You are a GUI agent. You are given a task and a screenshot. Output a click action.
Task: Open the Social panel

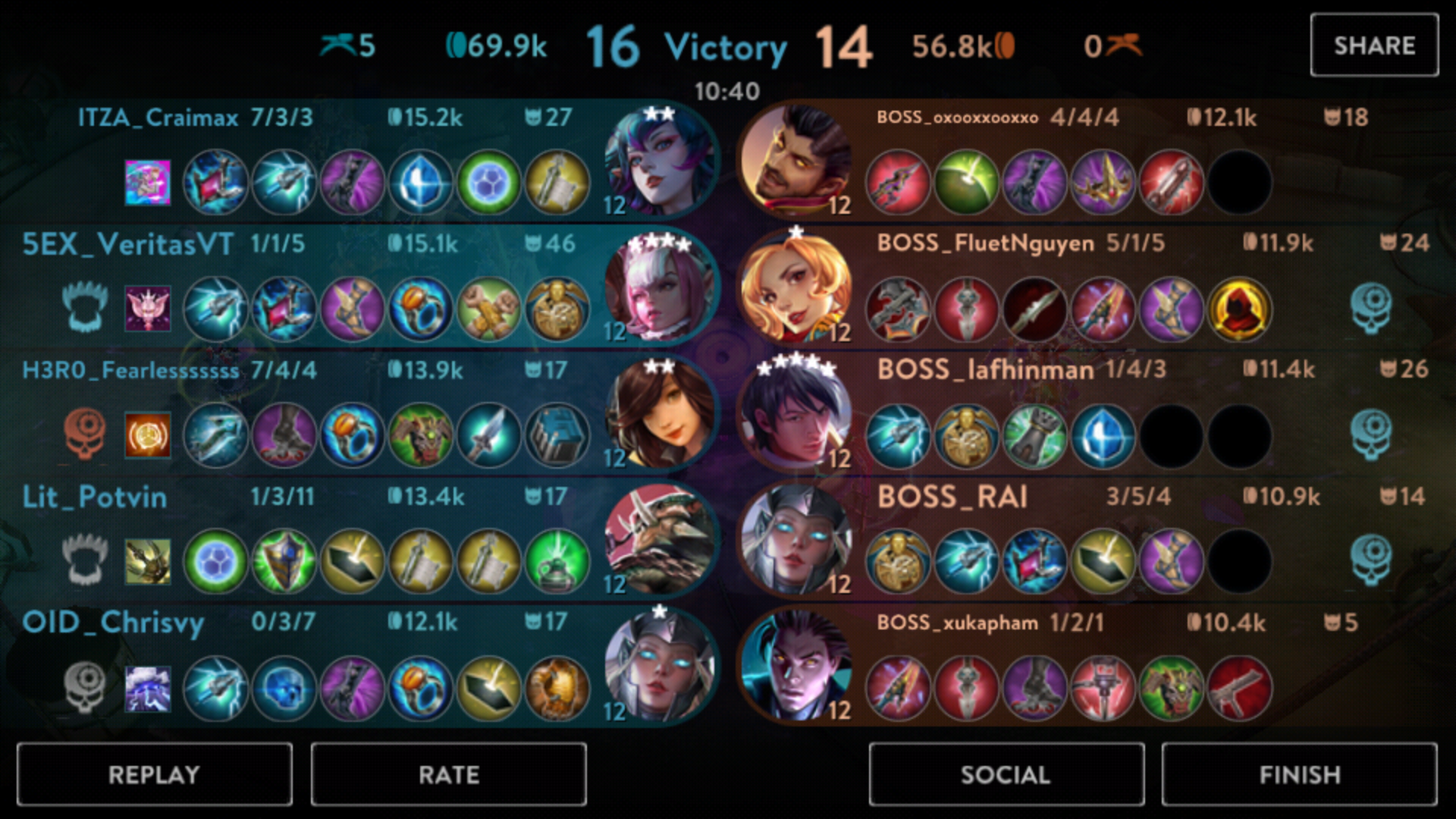[x=1006, y=774]
